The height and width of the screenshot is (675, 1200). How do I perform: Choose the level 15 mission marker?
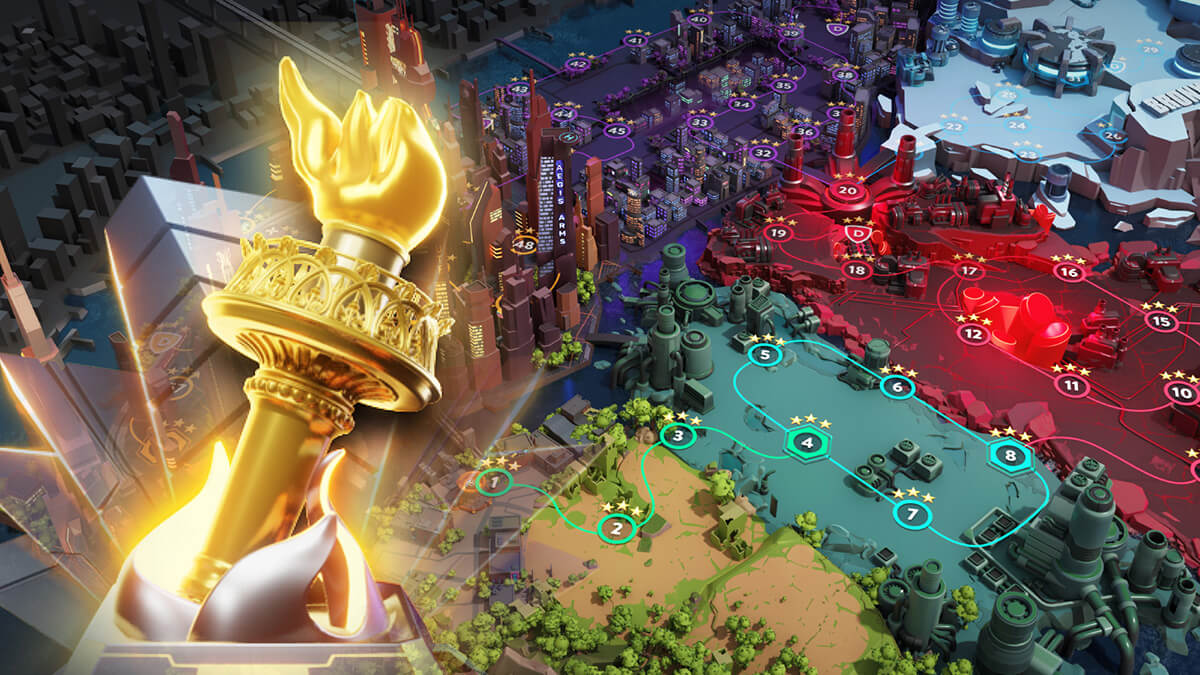(x=1159, y=322)
